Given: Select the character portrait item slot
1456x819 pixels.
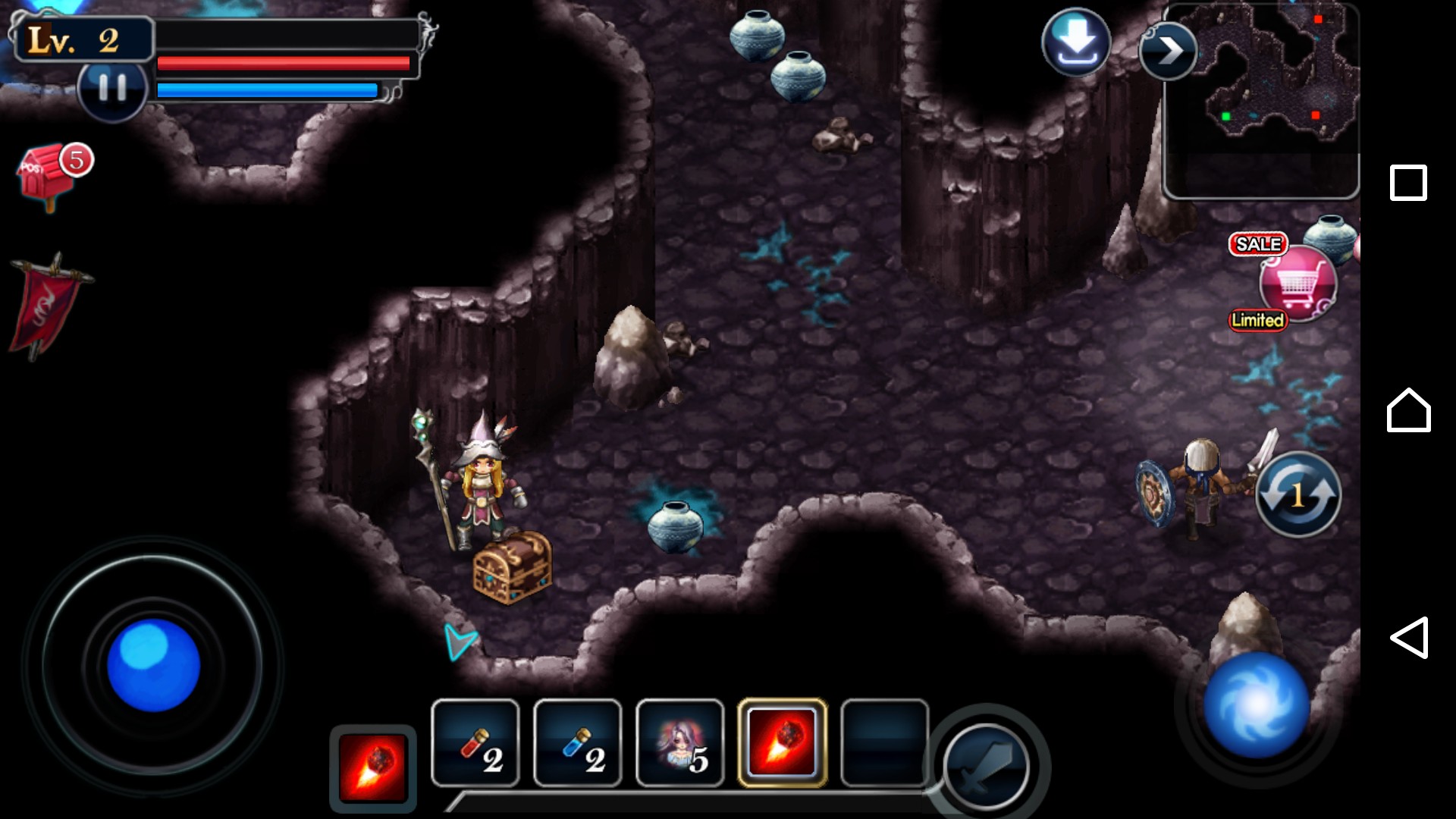Looking at the screenshot, I should 680,743.
